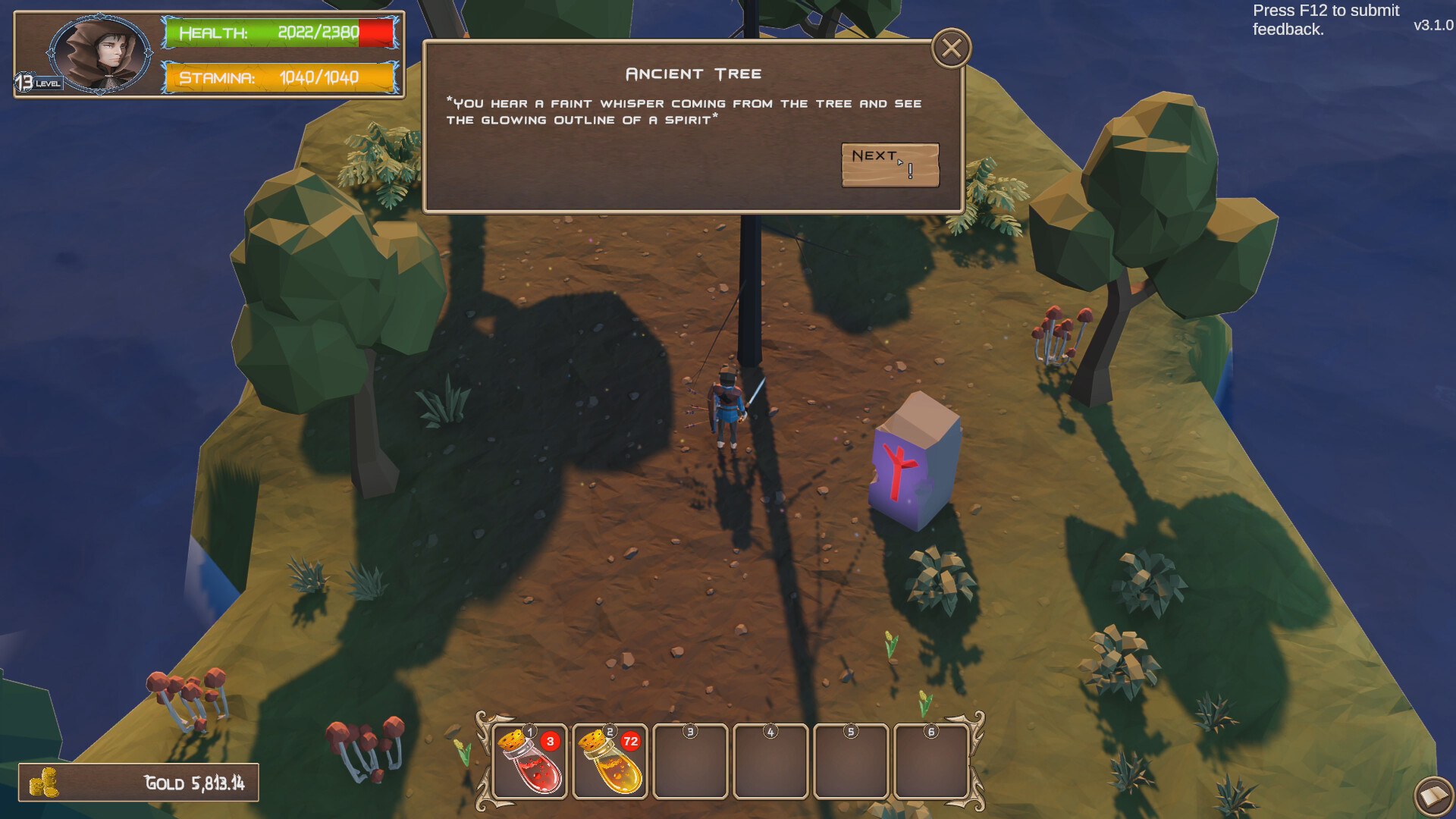The image size is (1456, 819).
Task: Click the hooded character portrait
Action: [99, 55]
